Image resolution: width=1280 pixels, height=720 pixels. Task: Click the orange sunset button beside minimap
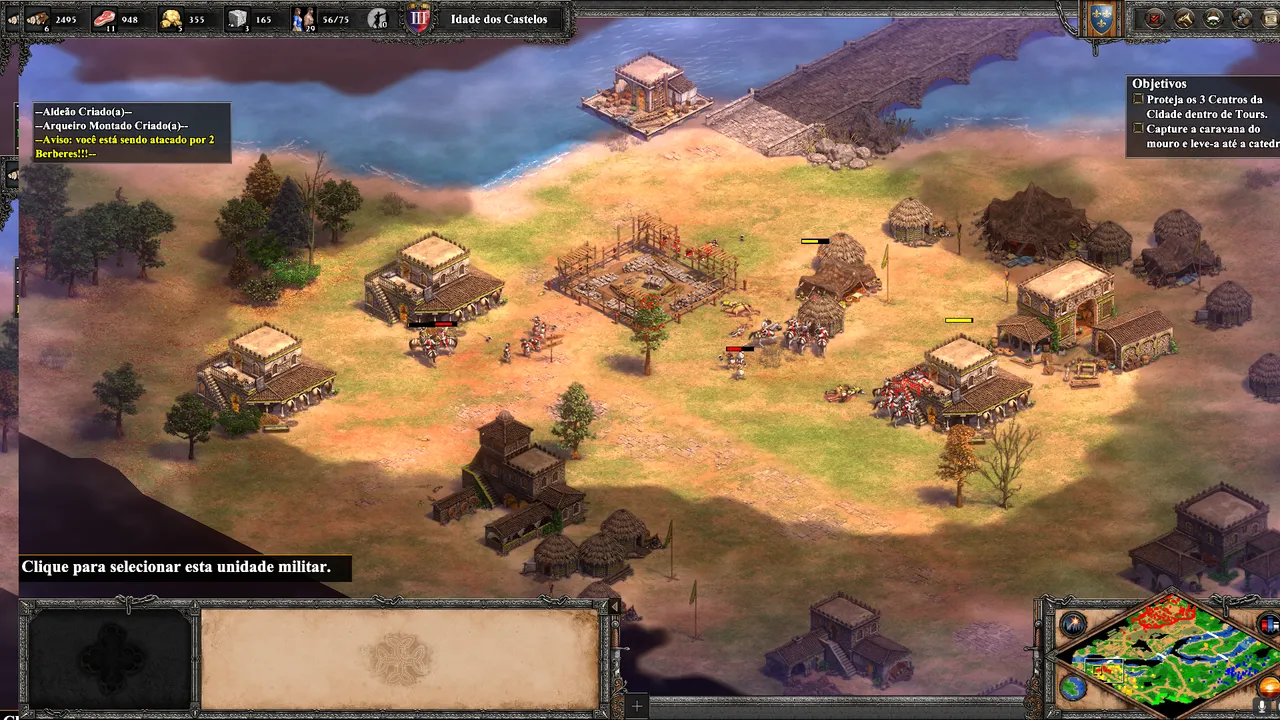(x=1271, y=690)
